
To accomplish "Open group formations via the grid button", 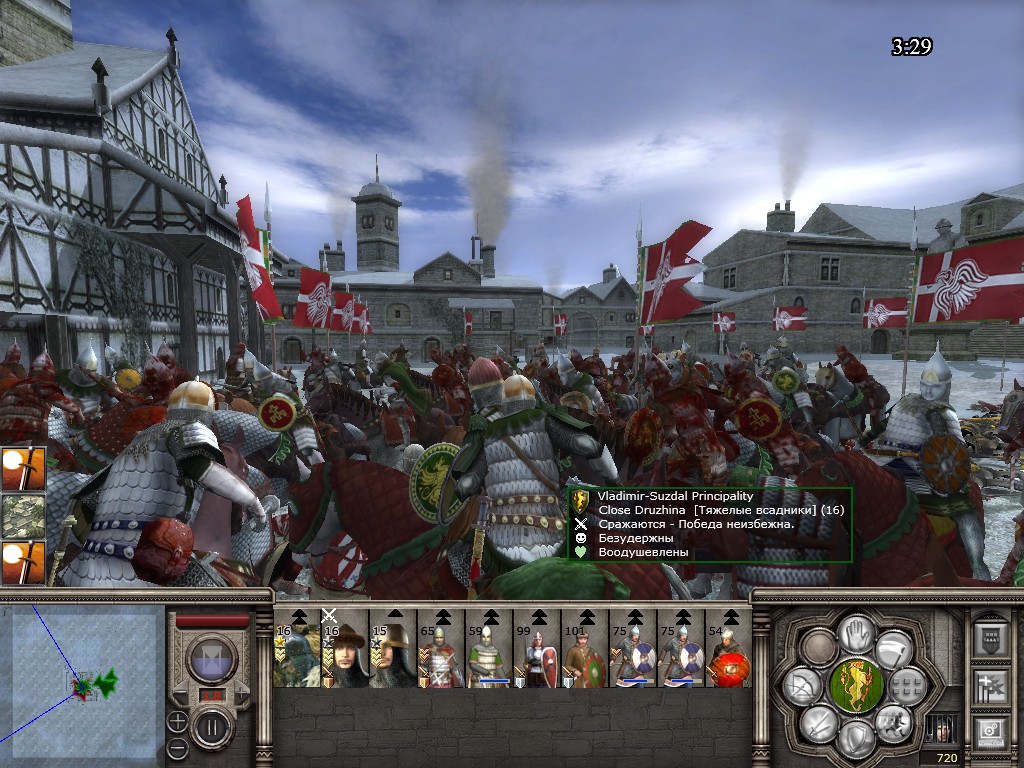I will [907, 684].
